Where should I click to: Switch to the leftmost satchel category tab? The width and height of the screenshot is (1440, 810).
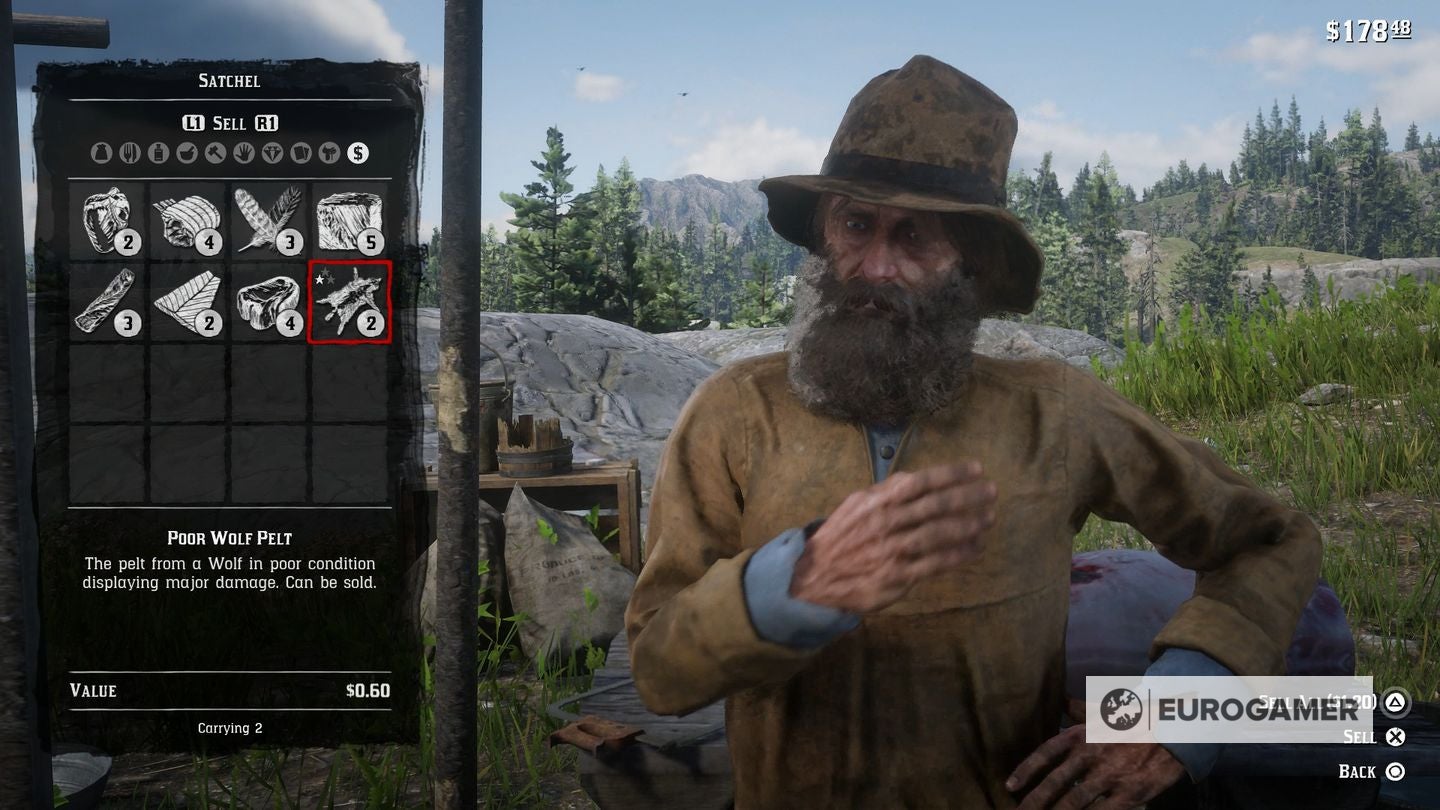102,153
